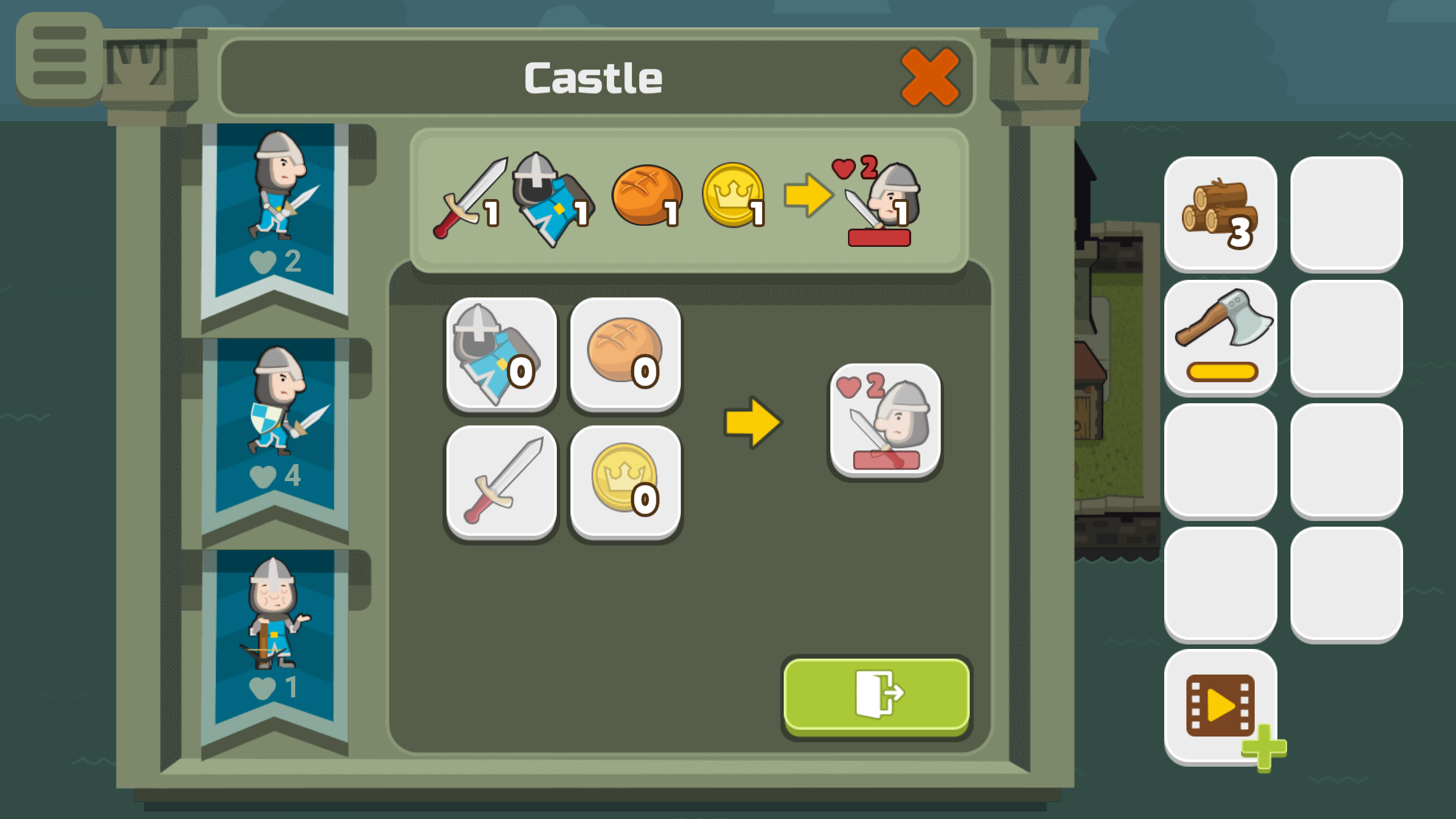The height and width of the screenshot is (819, 1456).
Task: Click the sword slot in the crafting grid
Action: click(x=502, y=479)
